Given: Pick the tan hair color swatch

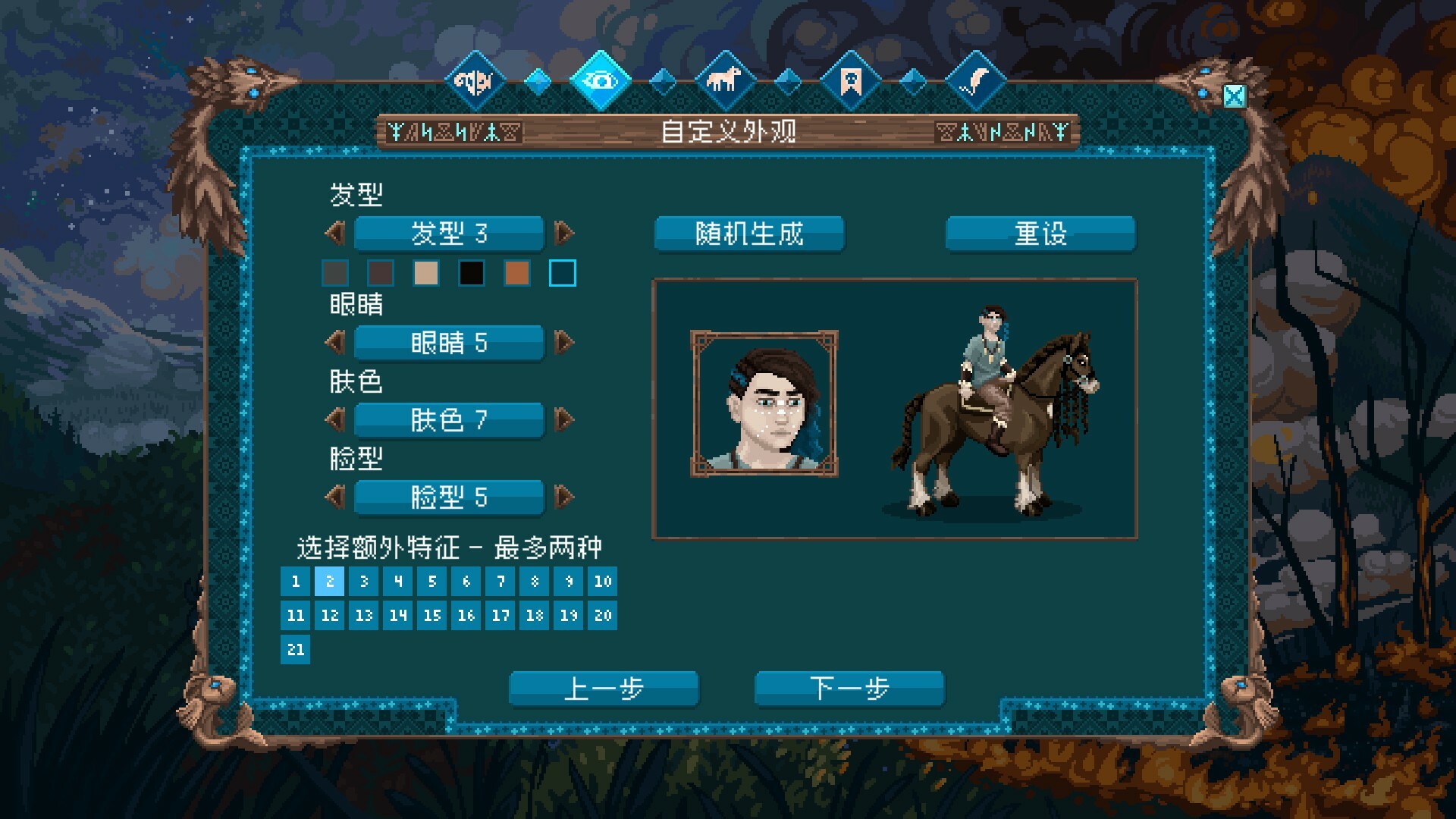Looking at the screenshot, I should pyautogui.click(x=425, y=274).
